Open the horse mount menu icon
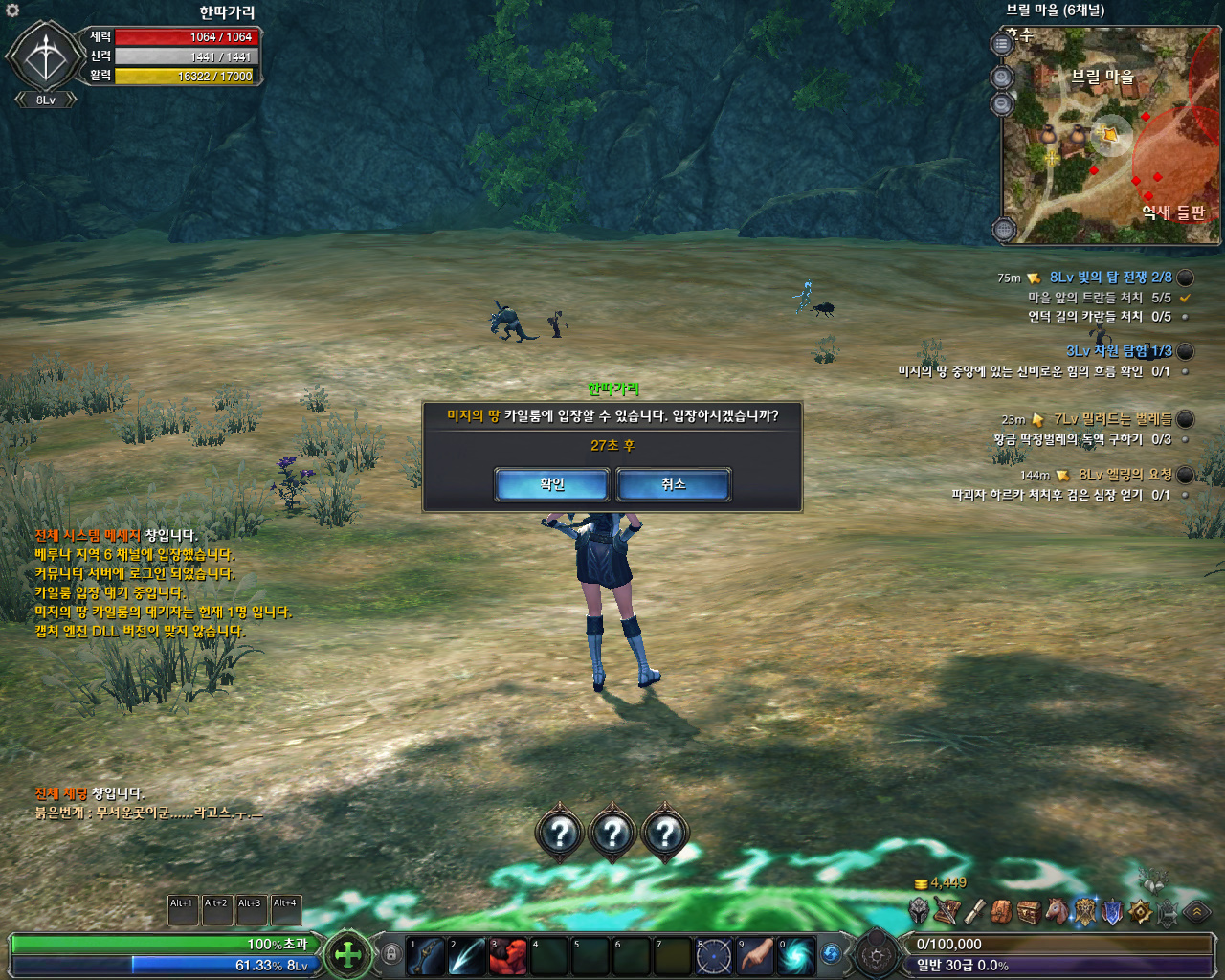 pos(1057,911)
